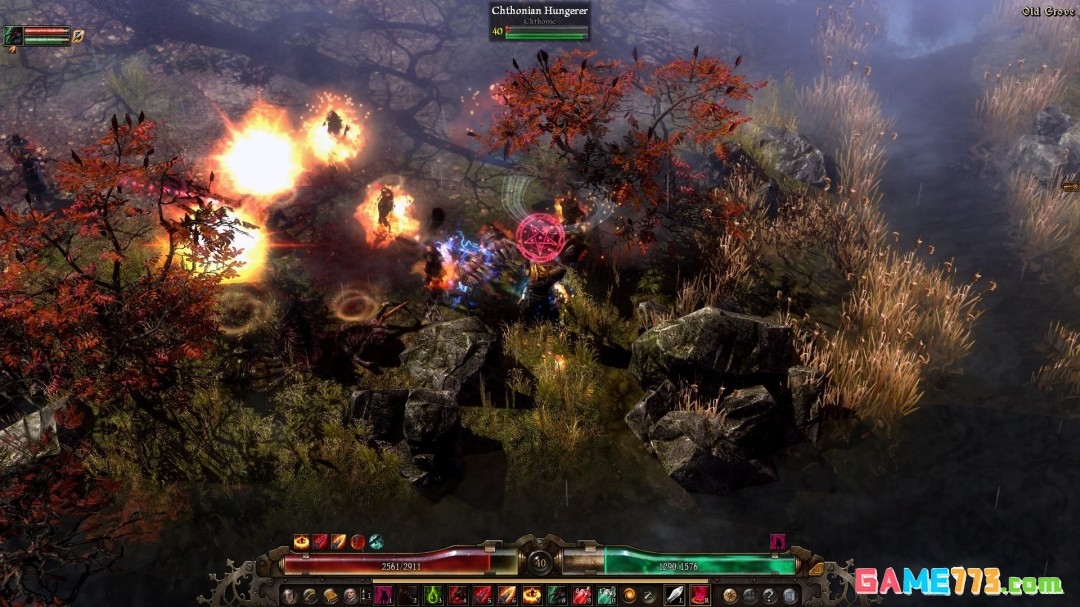The width and height of the screenshot is (1080, 607).
Task: Trigger the flaming crown skill in slot 7
Action: tap(532, 596)
